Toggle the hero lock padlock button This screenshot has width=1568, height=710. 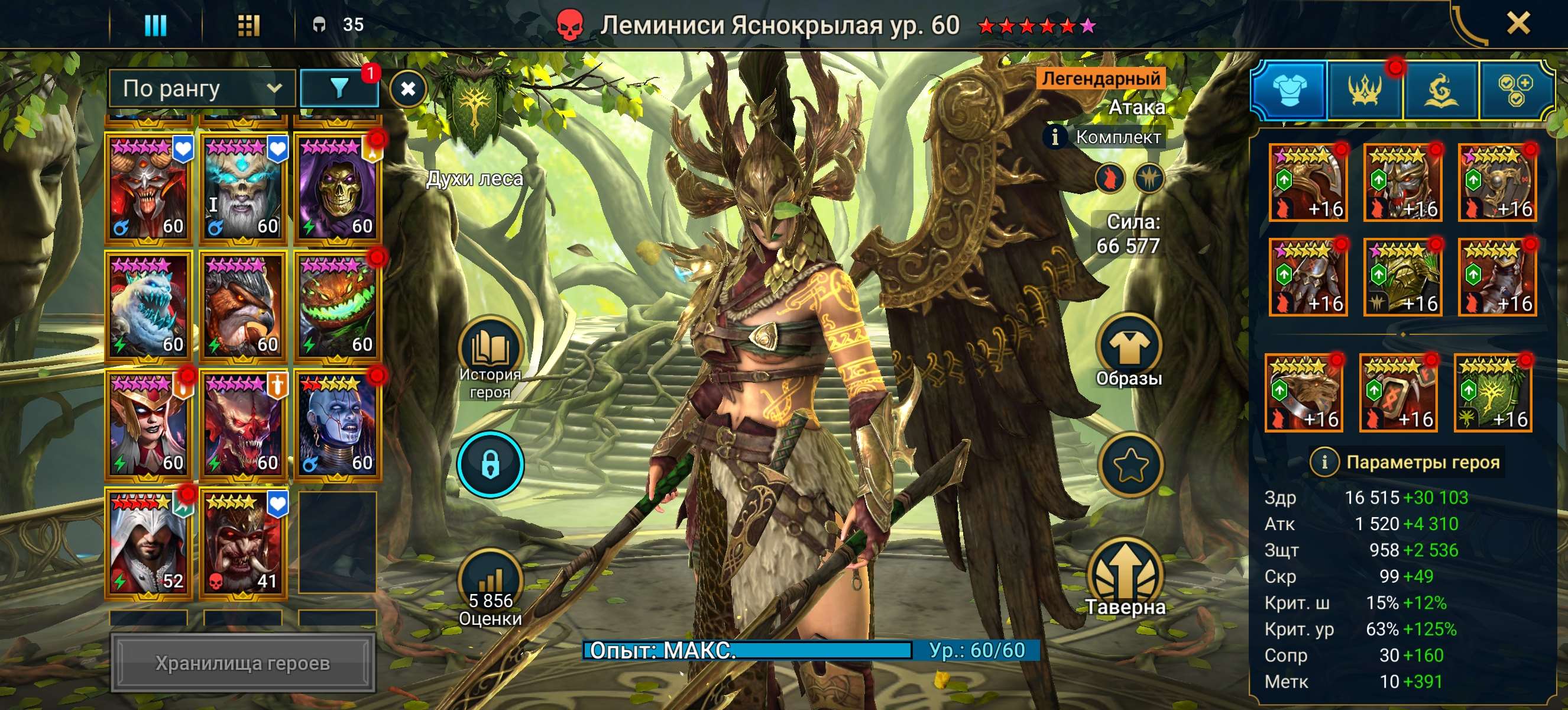coord(491,464)
